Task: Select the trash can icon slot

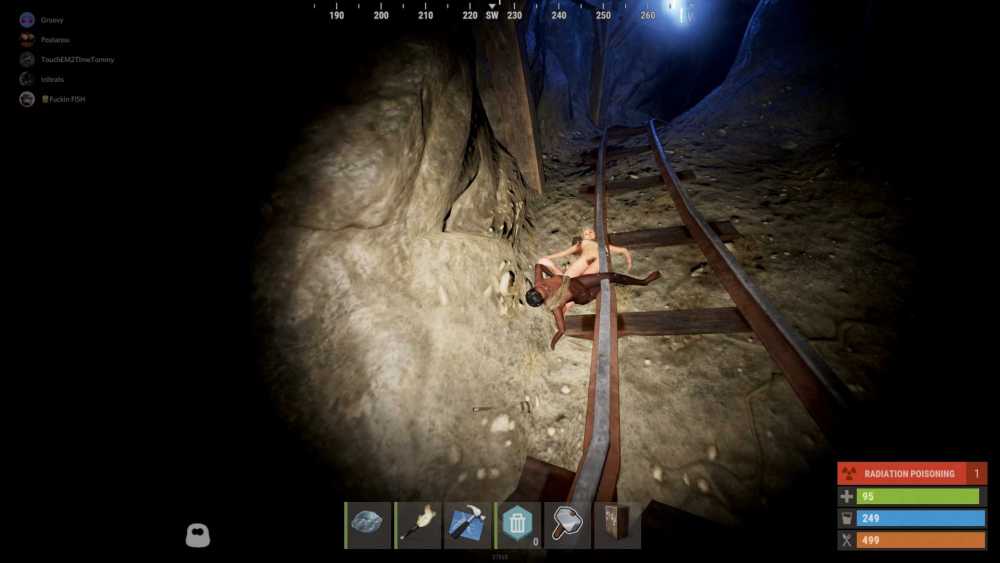Action: pos(517,525)
